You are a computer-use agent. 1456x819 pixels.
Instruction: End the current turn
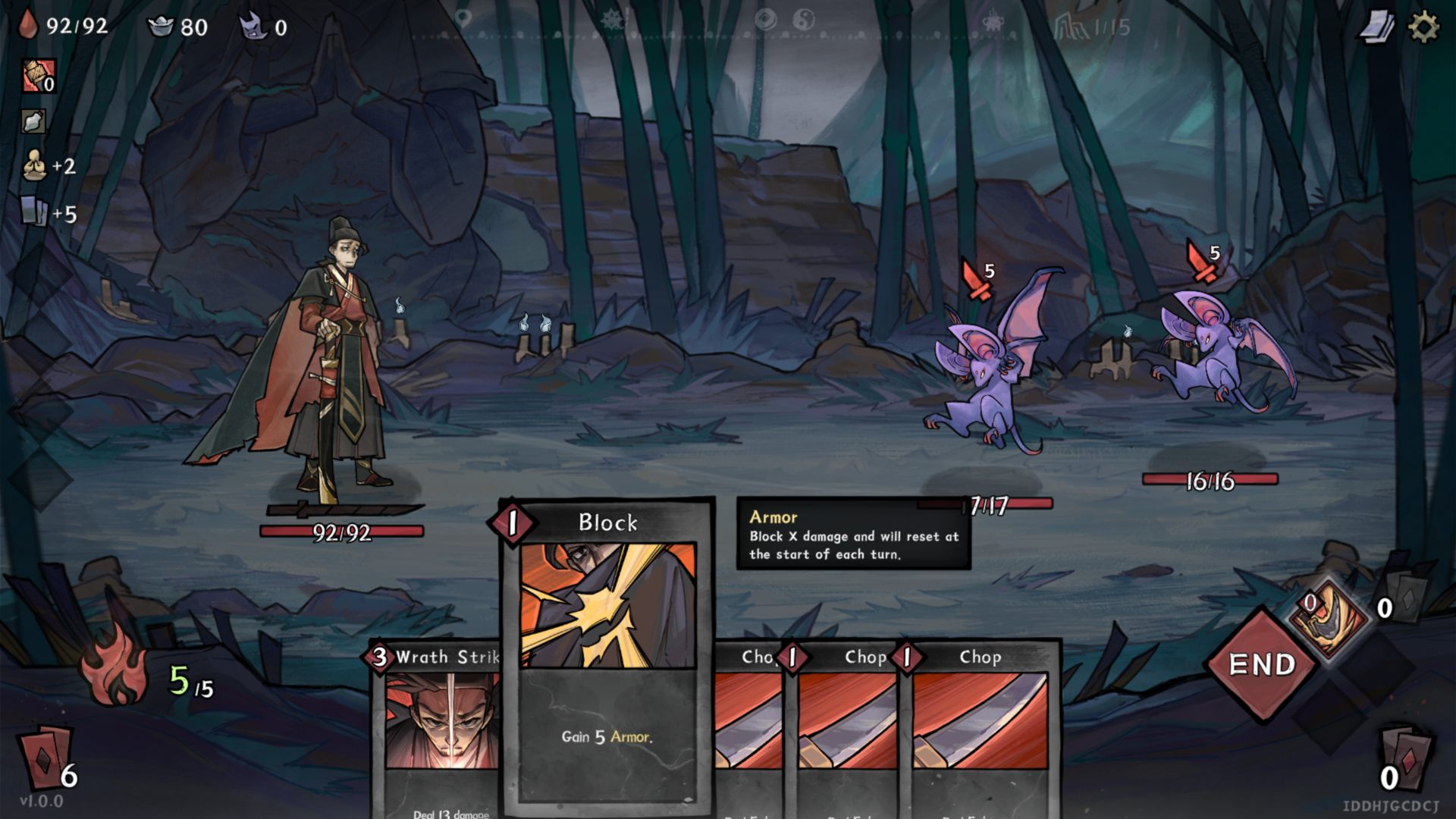[1262, 664]
